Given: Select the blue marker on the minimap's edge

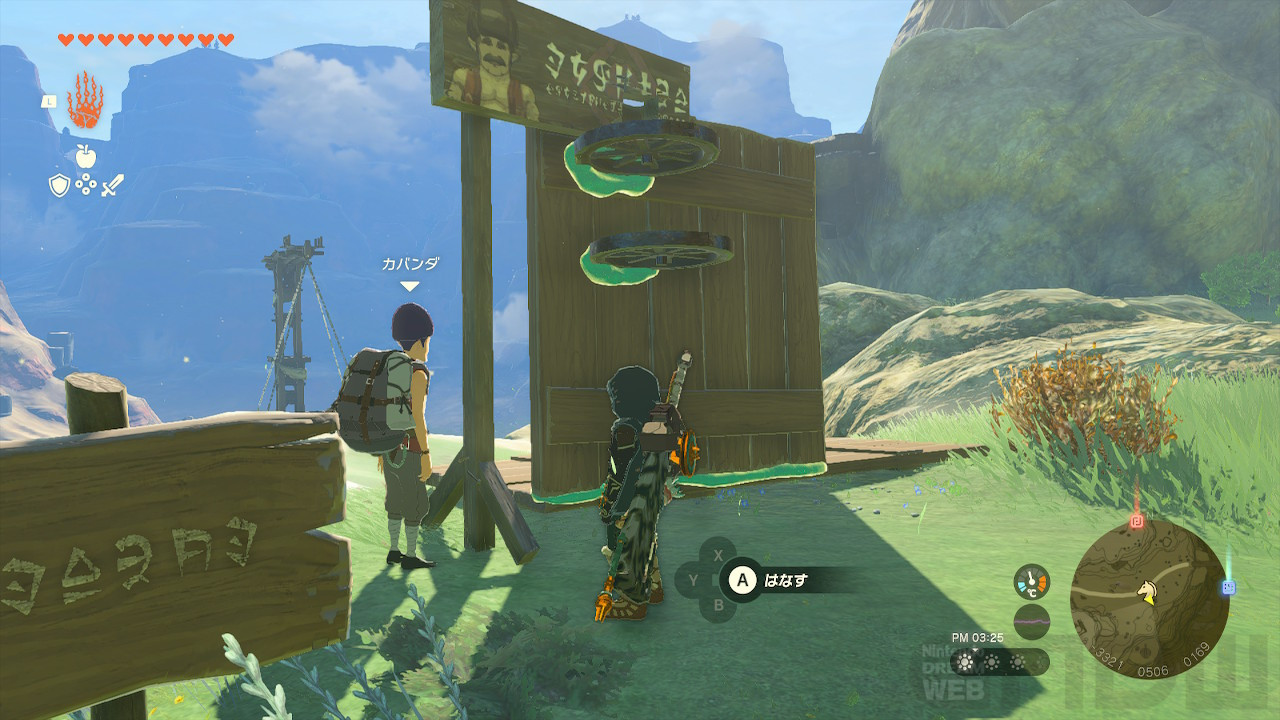Looking at the screenshot, I should coord(1228,588).
